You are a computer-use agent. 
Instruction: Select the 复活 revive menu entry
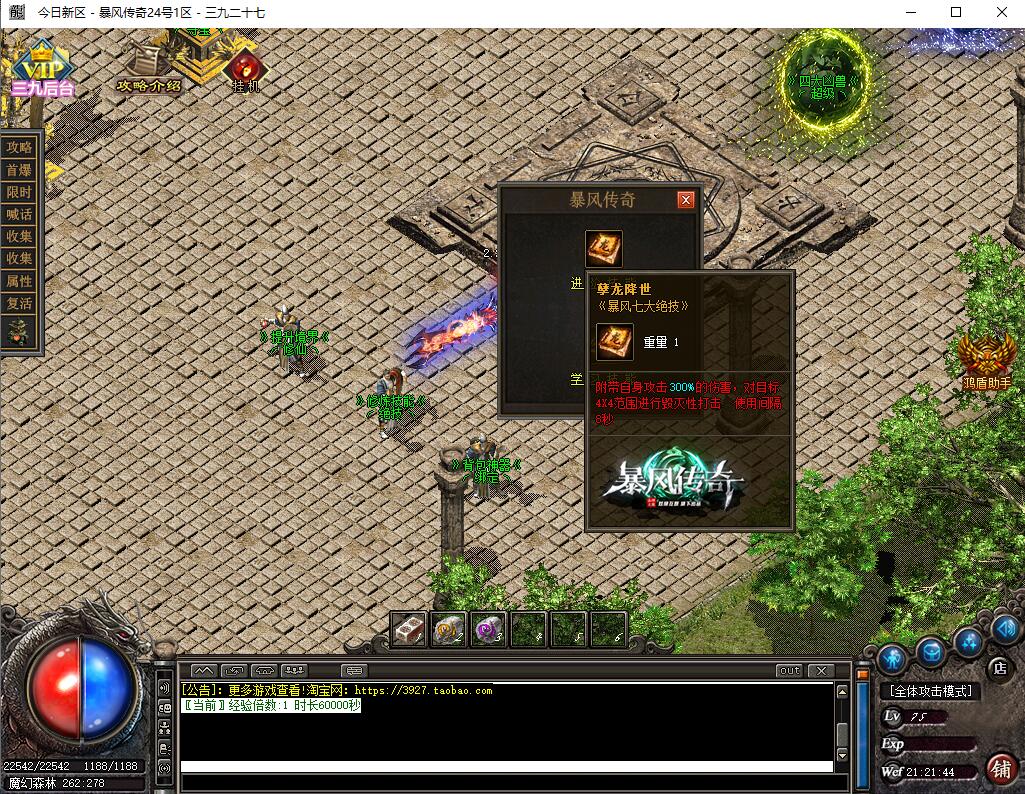[20, 303]
